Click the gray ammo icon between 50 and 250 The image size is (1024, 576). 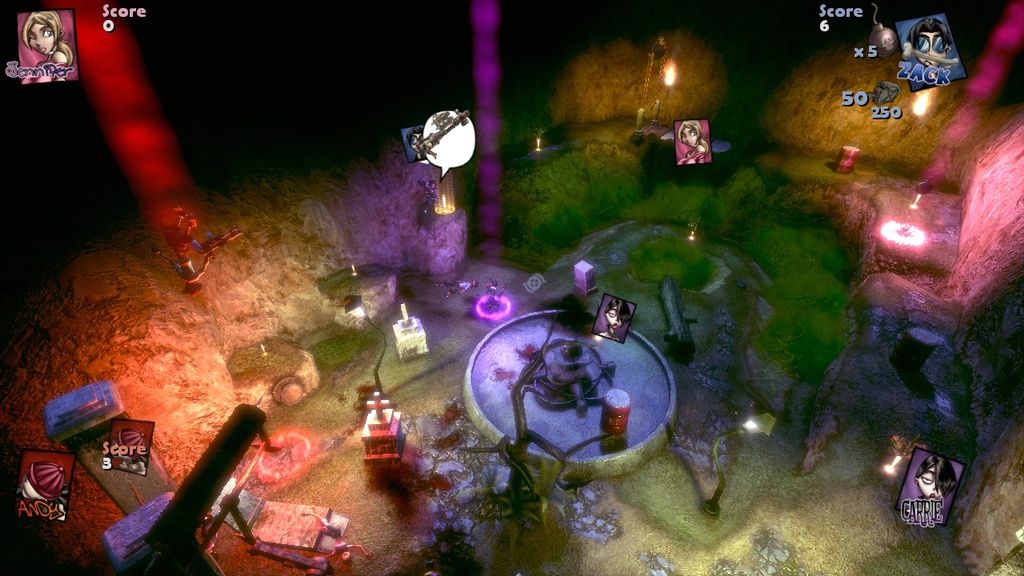tap(884, 94)
